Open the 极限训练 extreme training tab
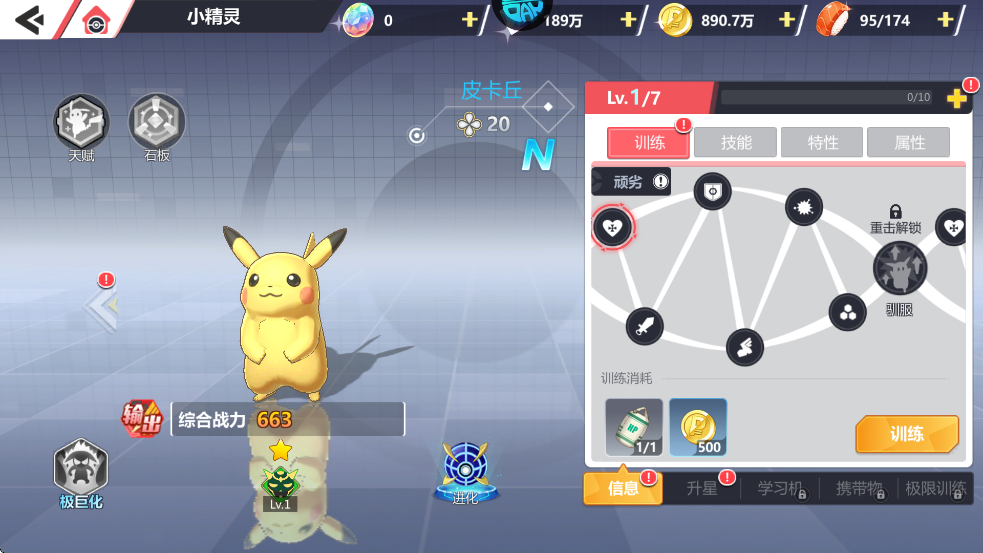983x553 pixels. click(934, 489)
